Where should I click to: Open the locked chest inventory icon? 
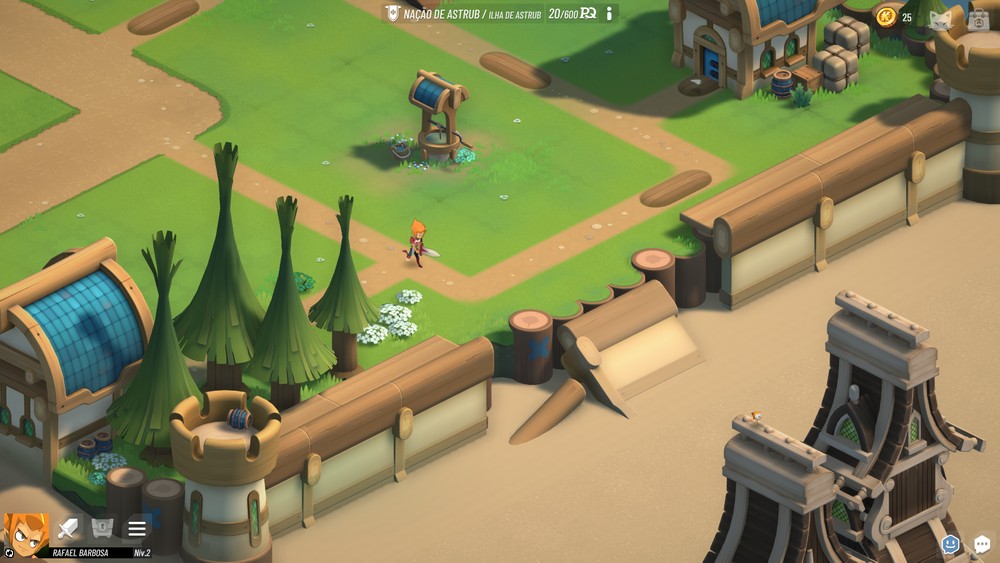coord(102,528)
